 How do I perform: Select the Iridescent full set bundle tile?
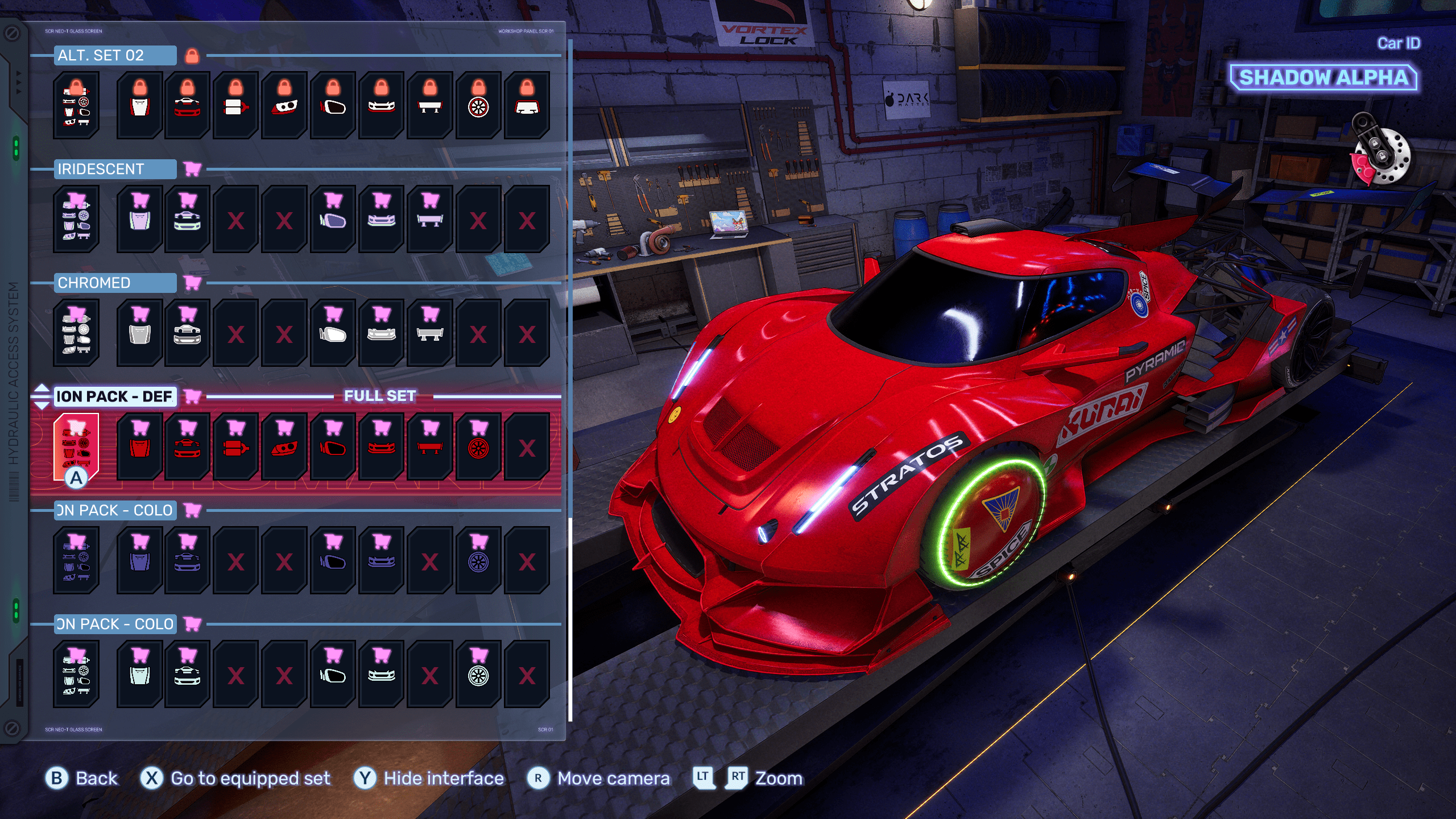coord(76,218)
